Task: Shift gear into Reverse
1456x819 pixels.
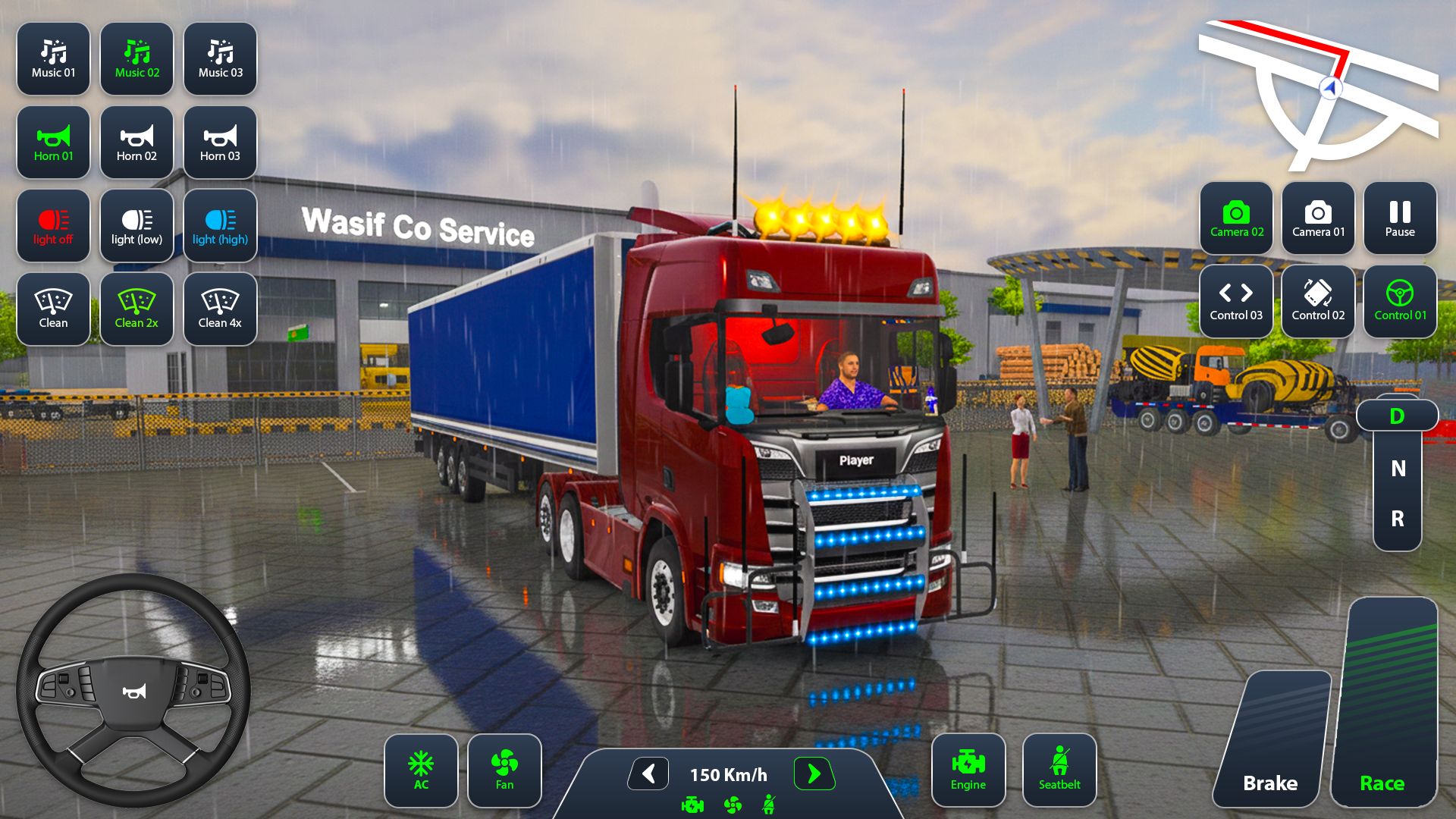Action: coord(1396,519)
